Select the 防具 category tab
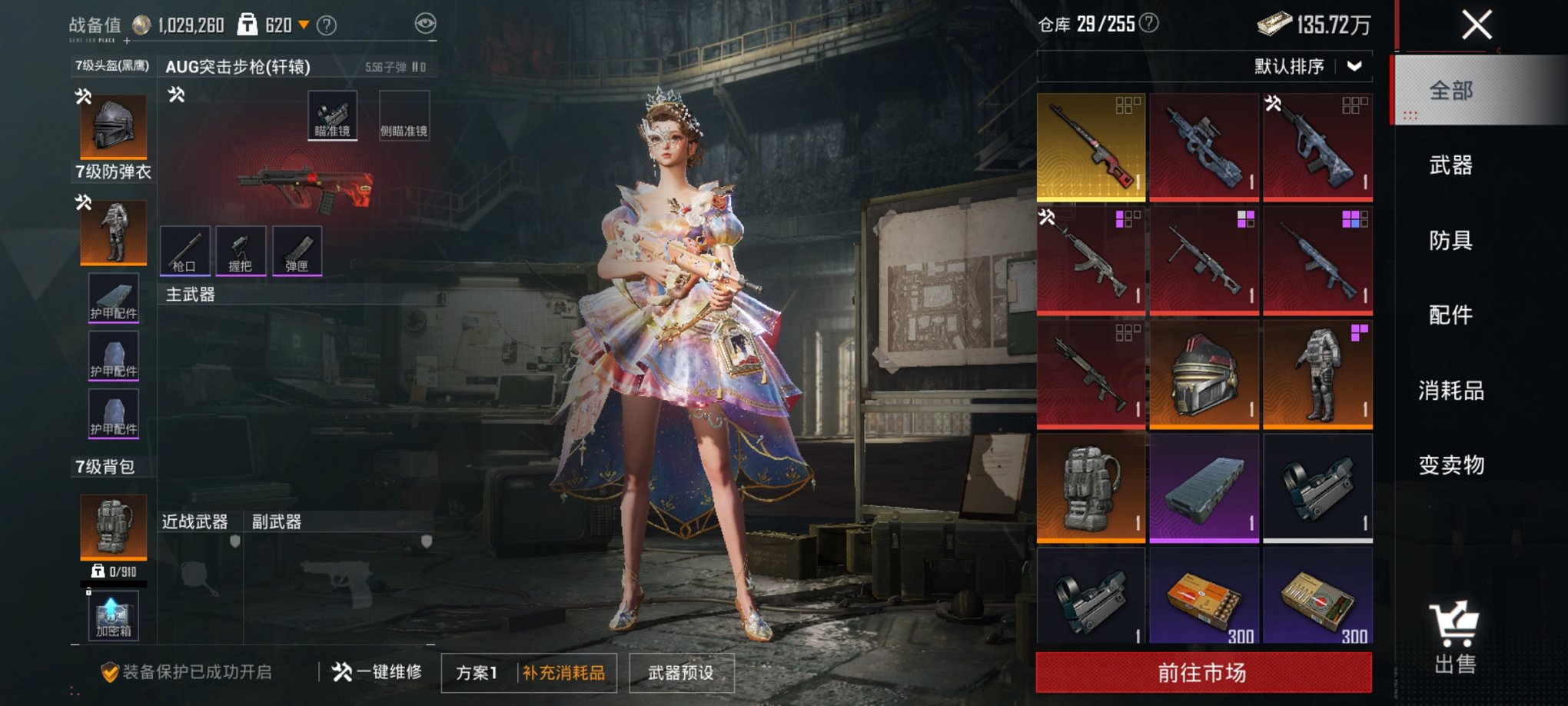Screen dimensions: 1568x706 click(x=1450, y=241)
